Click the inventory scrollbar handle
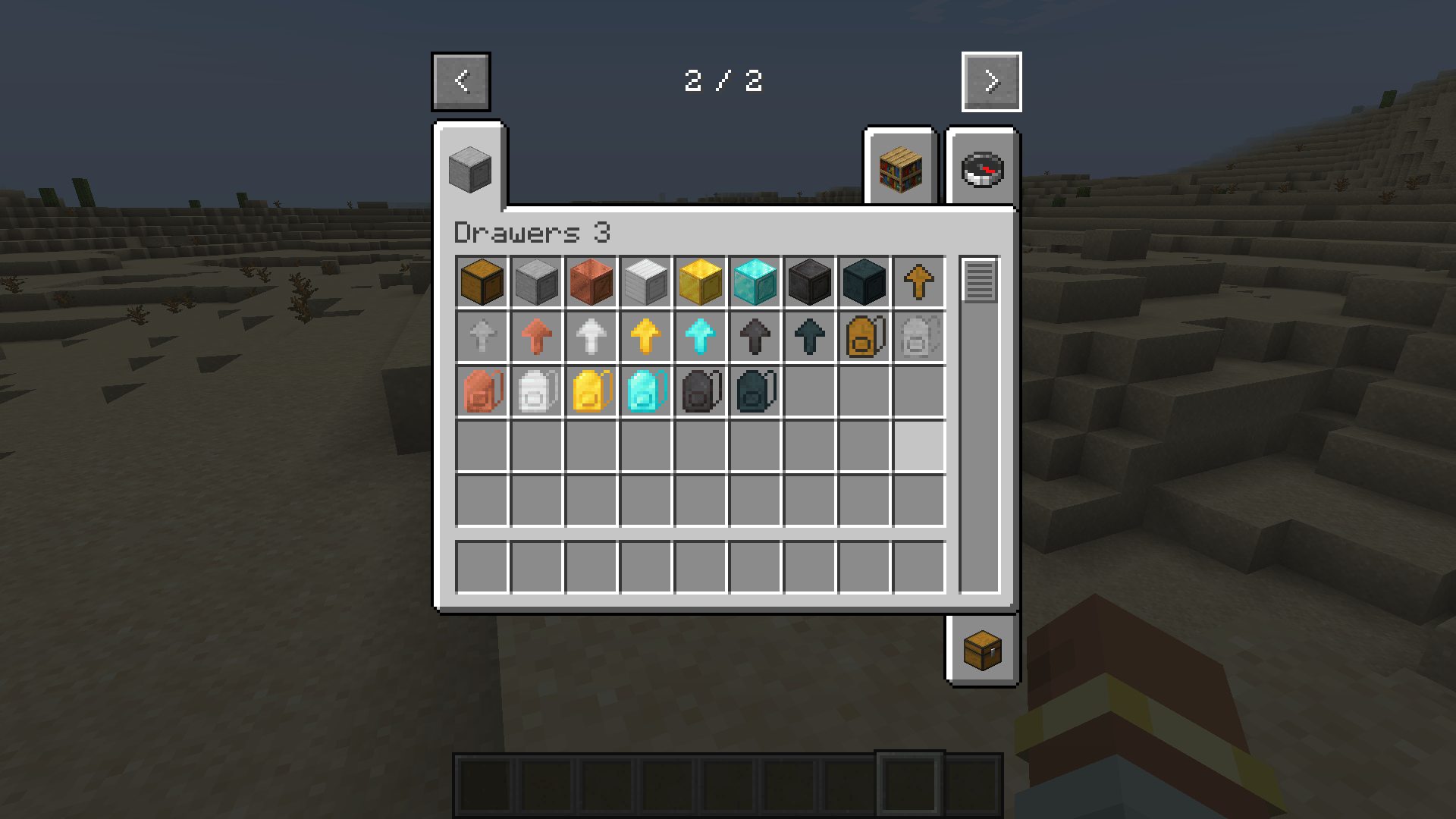The image size is (1456, 819). (x=979, y=282)
